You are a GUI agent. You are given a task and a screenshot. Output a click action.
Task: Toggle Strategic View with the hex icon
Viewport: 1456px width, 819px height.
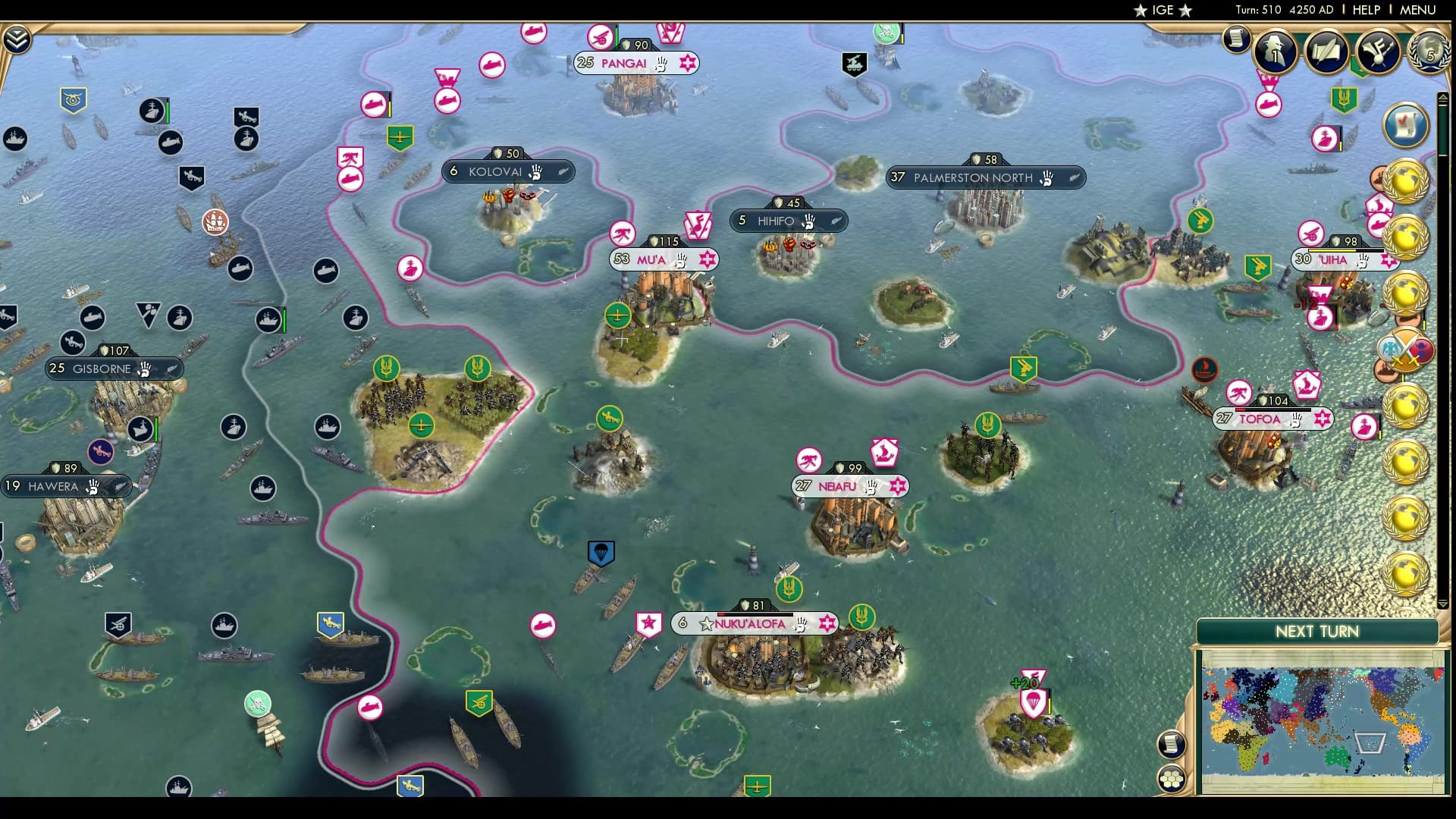(x=1172, y=779)
